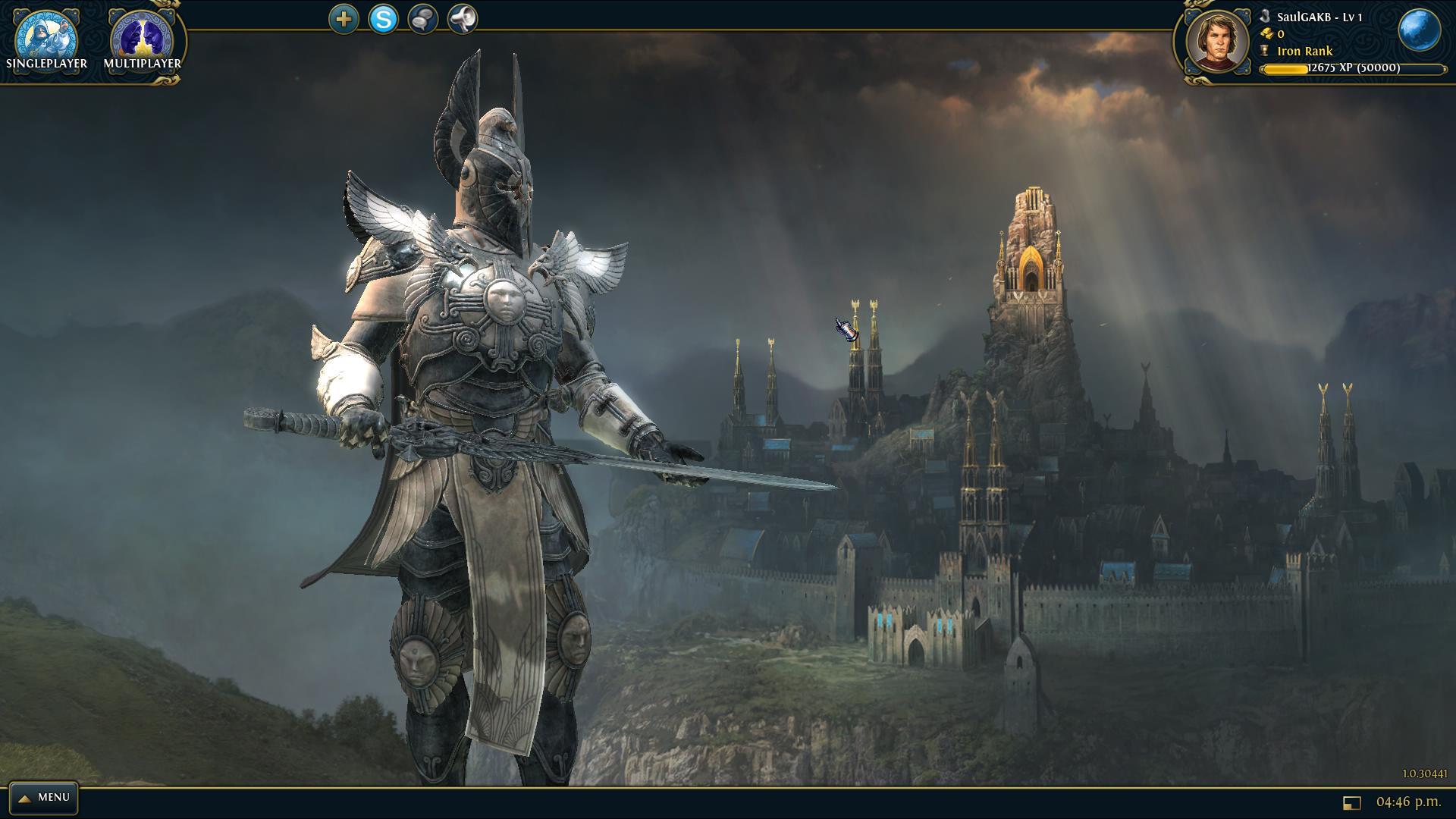Open the Singleplayer mode

[x=46, y=41]
